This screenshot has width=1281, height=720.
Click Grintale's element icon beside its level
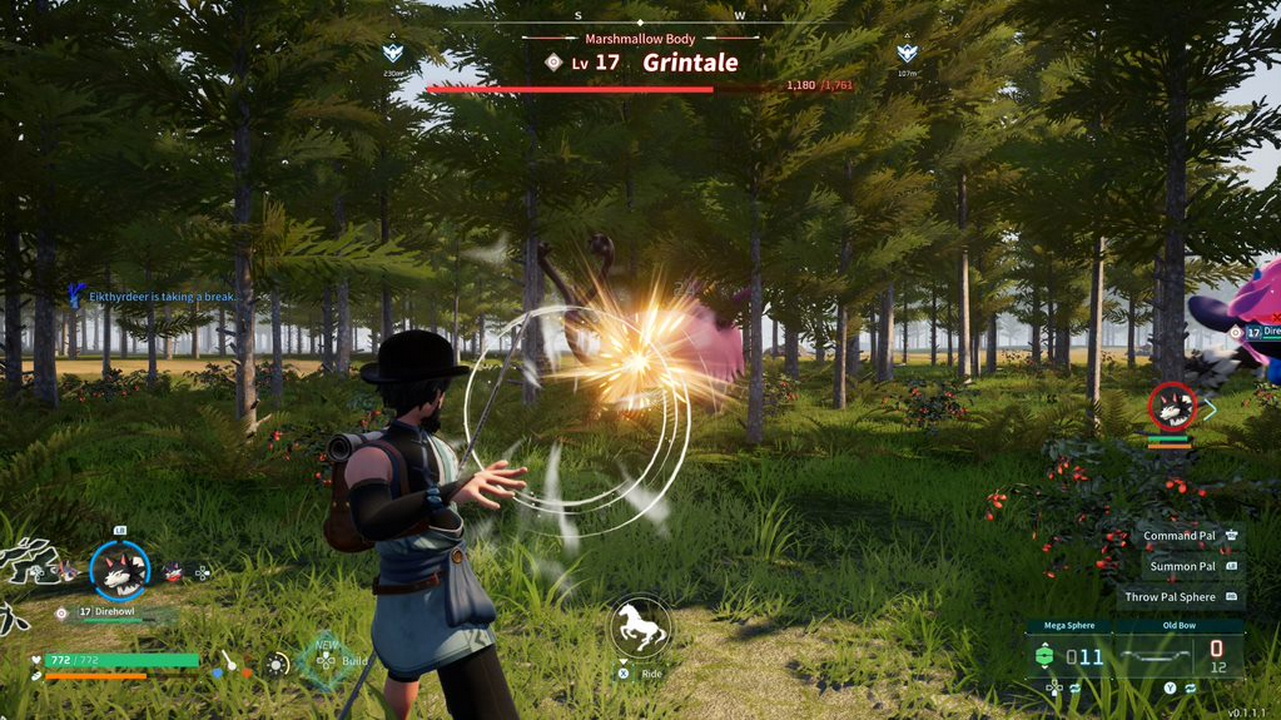pos(553,62)
